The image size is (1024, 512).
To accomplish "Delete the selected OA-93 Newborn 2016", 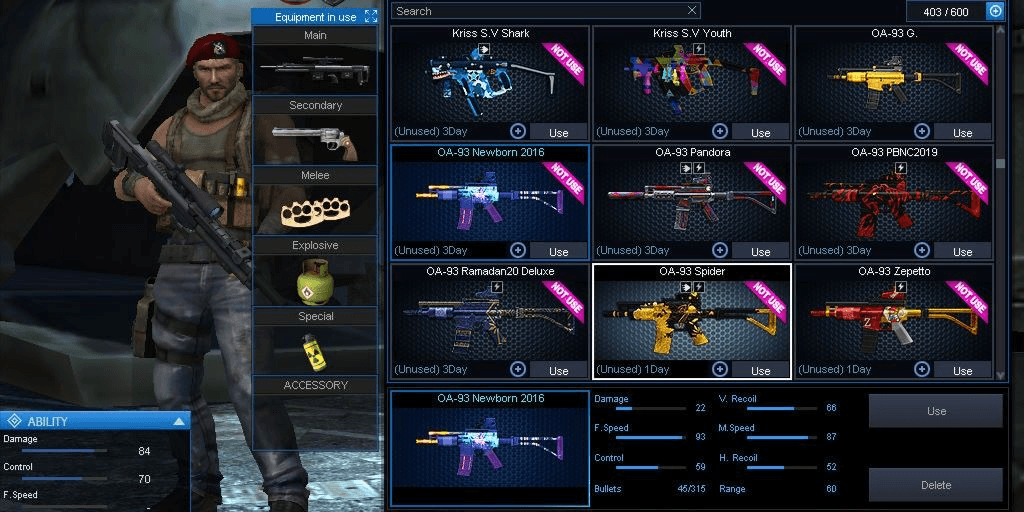I will pos(936,485).
